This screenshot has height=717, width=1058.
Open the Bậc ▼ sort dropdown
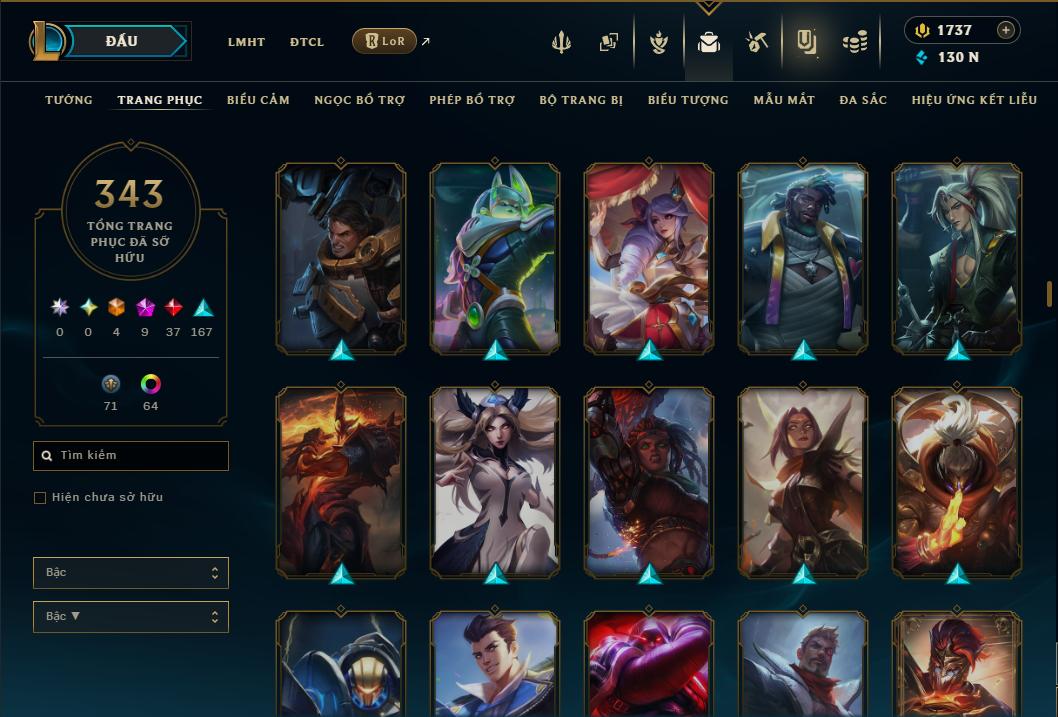tap(131, 617)
